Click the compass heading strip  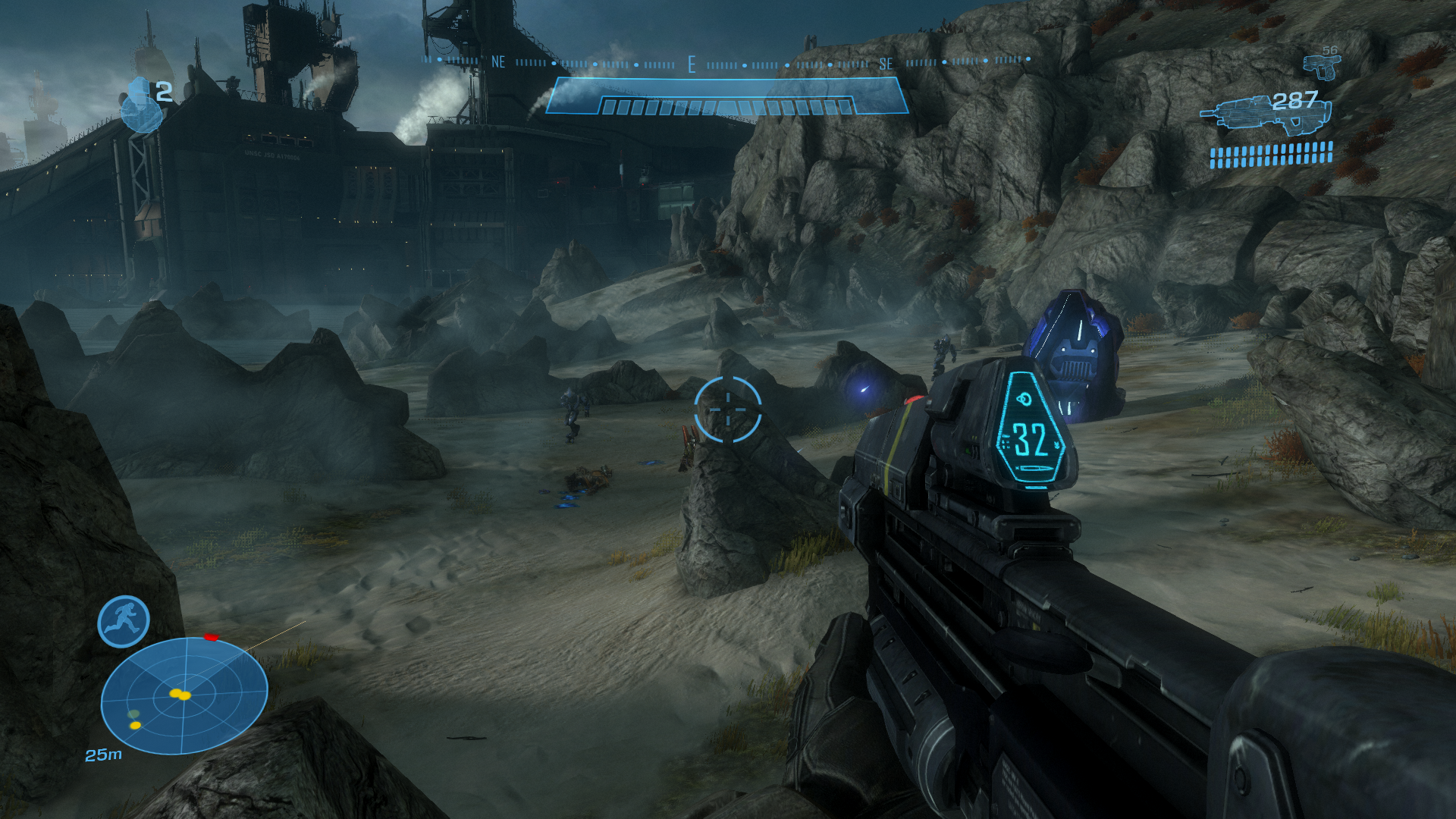coord(726,62)
